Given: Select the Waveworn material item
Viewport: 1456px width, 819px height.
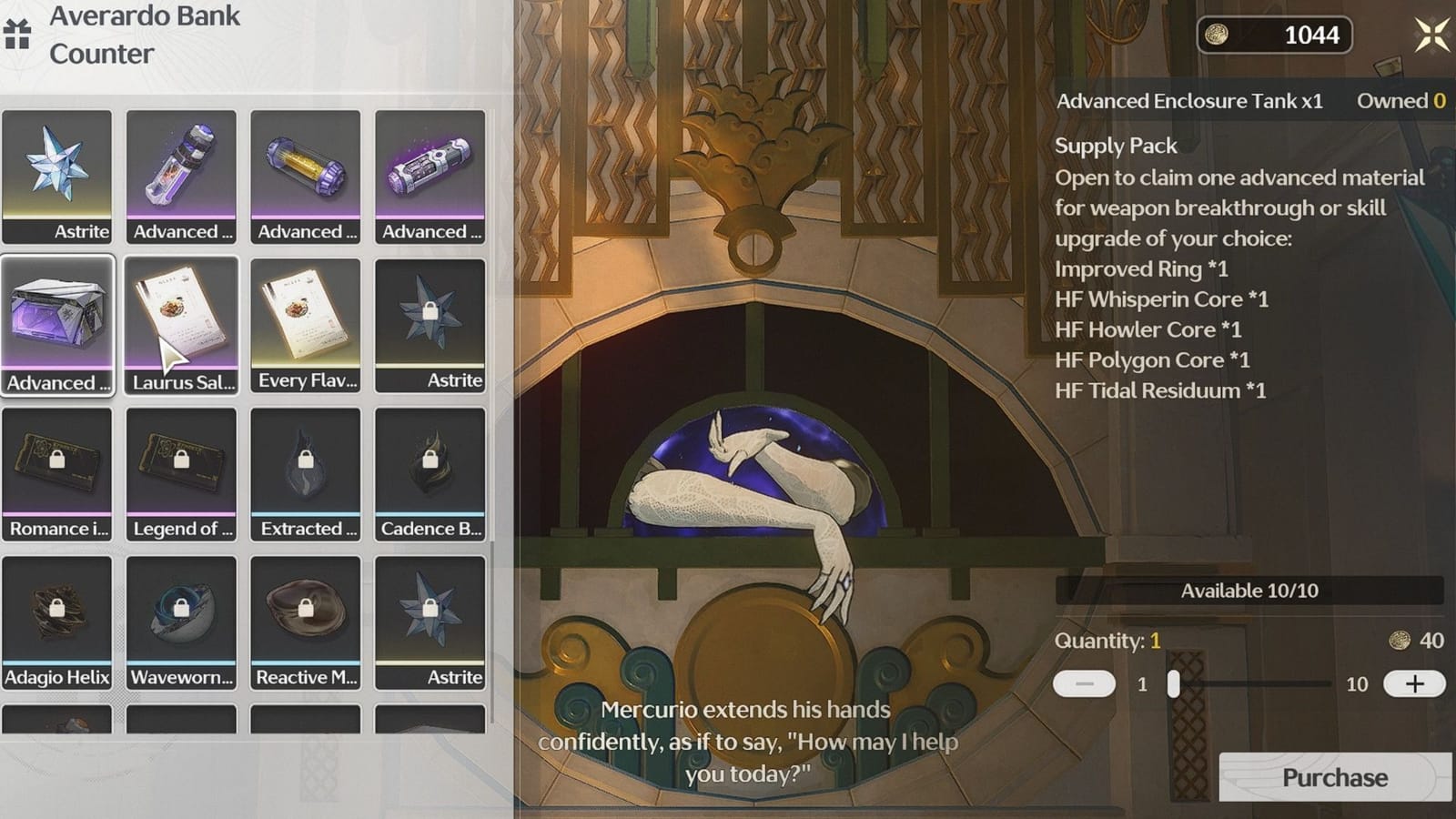Looking at the screenshot, I should (181, 619).
